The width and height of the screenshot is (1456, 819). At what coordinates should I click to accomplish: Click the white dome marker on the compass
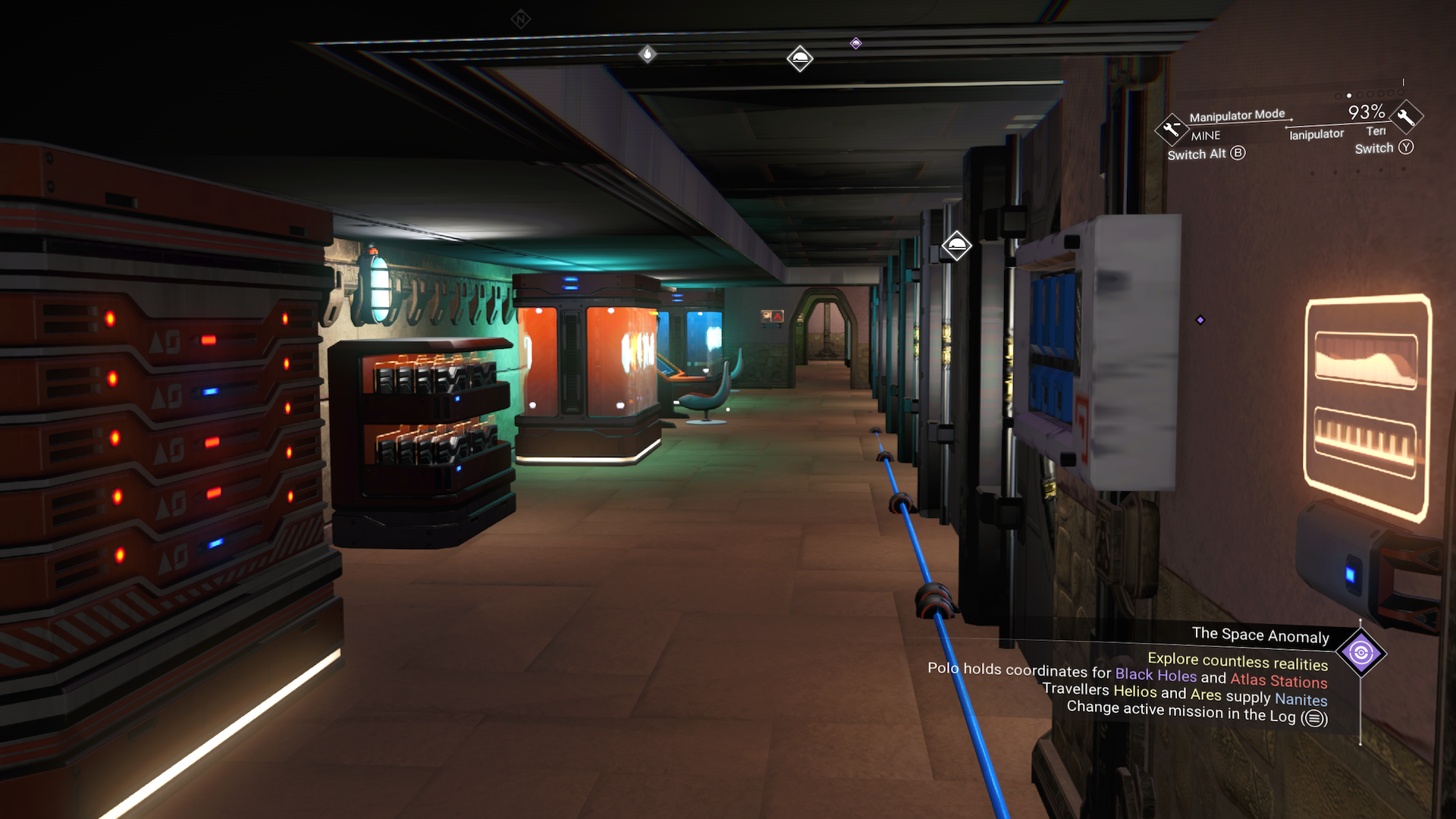coord(800,58)
